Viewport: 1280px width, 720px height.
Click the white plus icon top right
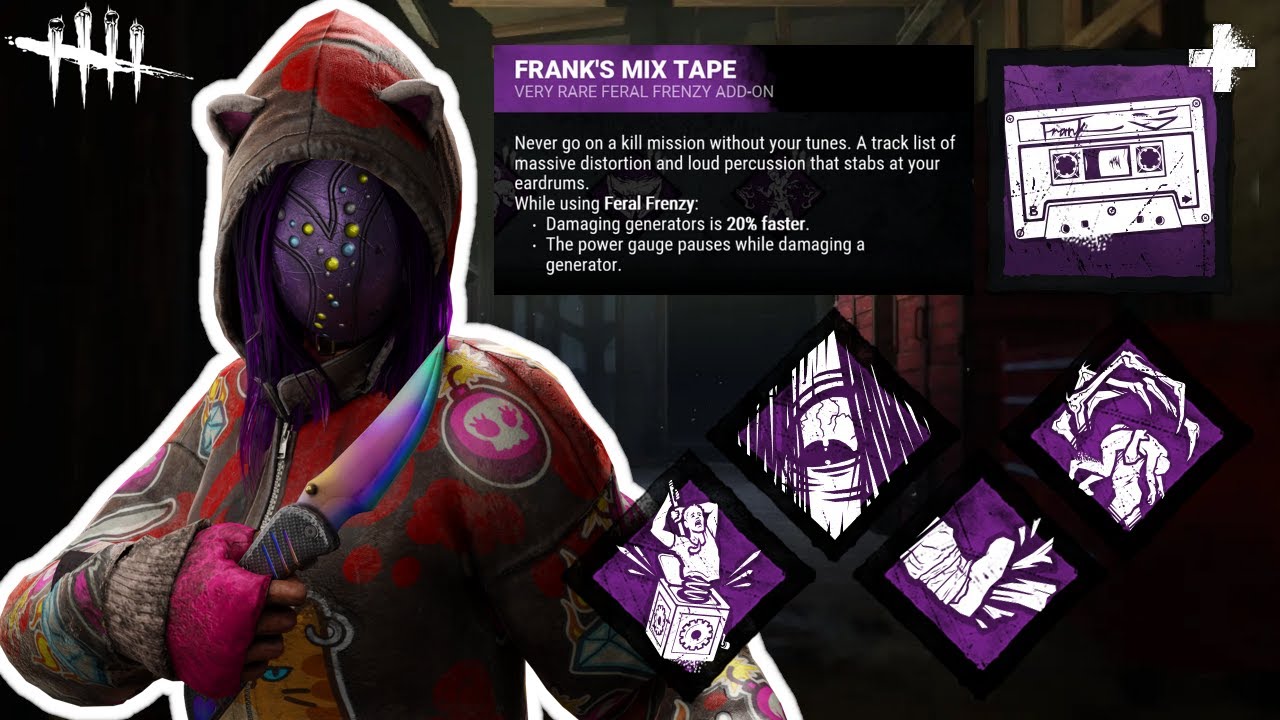(1220, 55)
